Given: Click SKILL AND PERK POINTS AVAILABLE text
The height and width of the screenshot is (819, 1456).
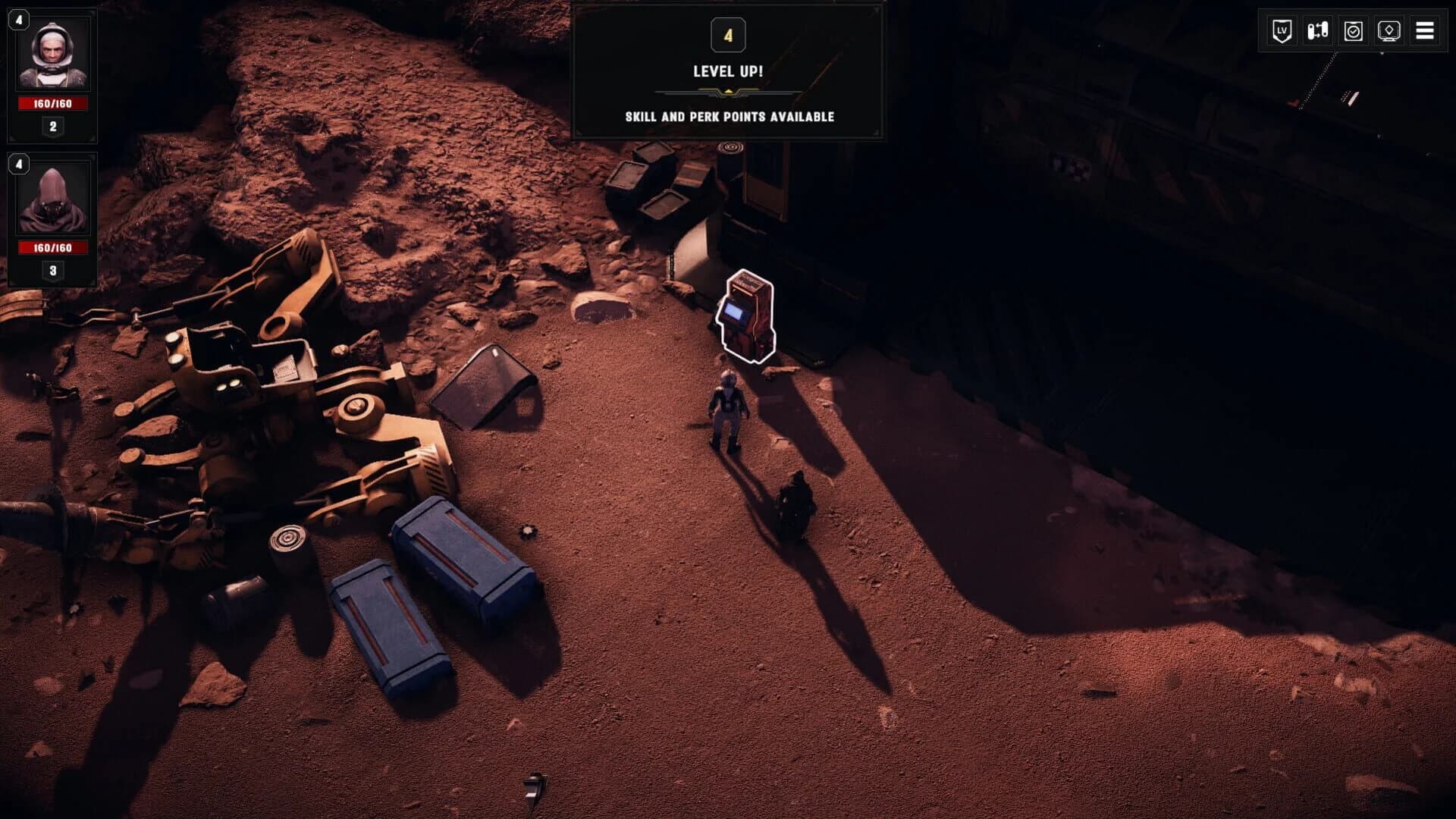Looking at the screenshot, I should pos(728,117).
